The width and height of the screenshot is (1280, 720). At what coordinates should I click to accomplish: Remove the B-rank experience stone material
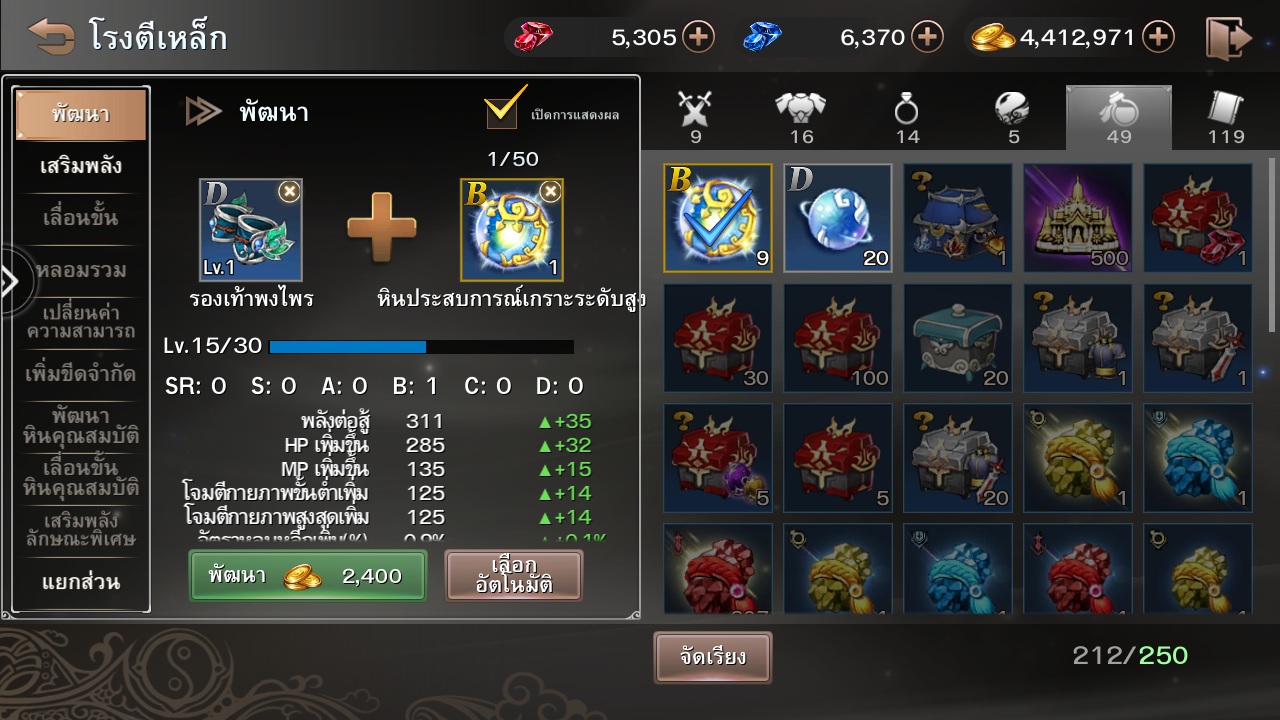pyautogui.click(x=550, y=191)
